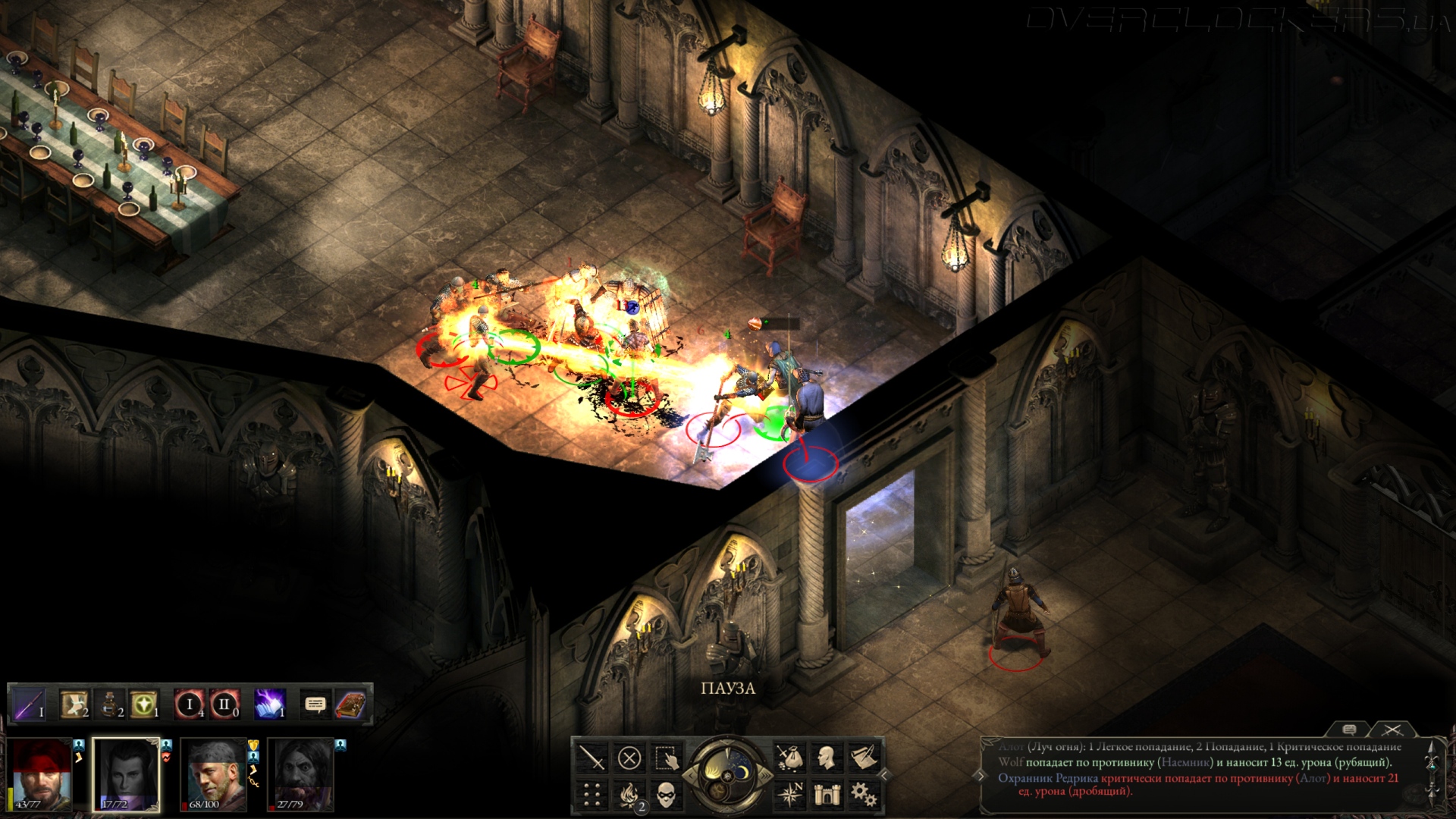1456x819 pixels.
Task: Toggle stealth mode with masked face icon
Action: point(666,795)
